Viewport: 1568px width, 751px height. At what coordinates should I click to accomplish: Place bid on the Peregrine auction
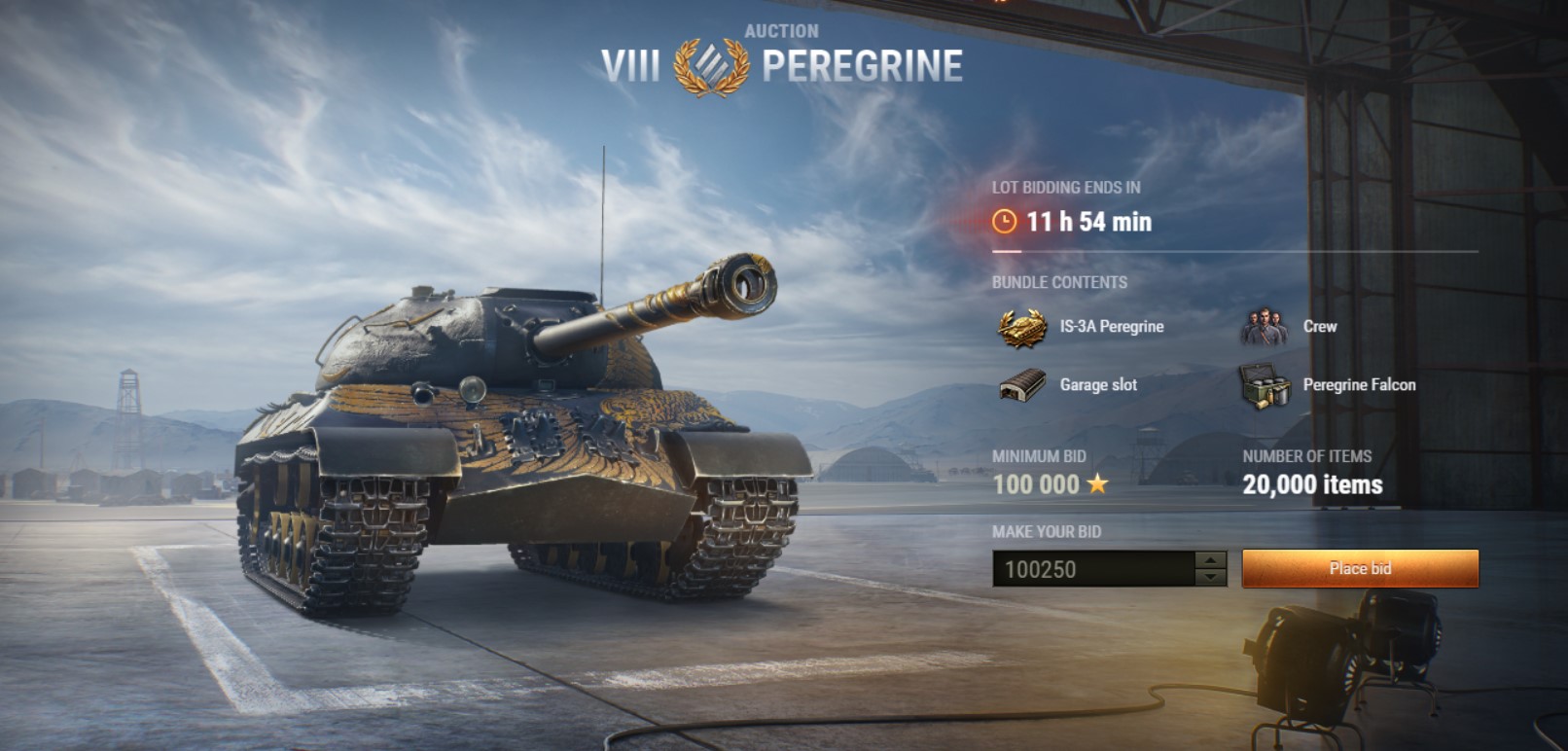pyautogui.click(x=1360, y=569)
